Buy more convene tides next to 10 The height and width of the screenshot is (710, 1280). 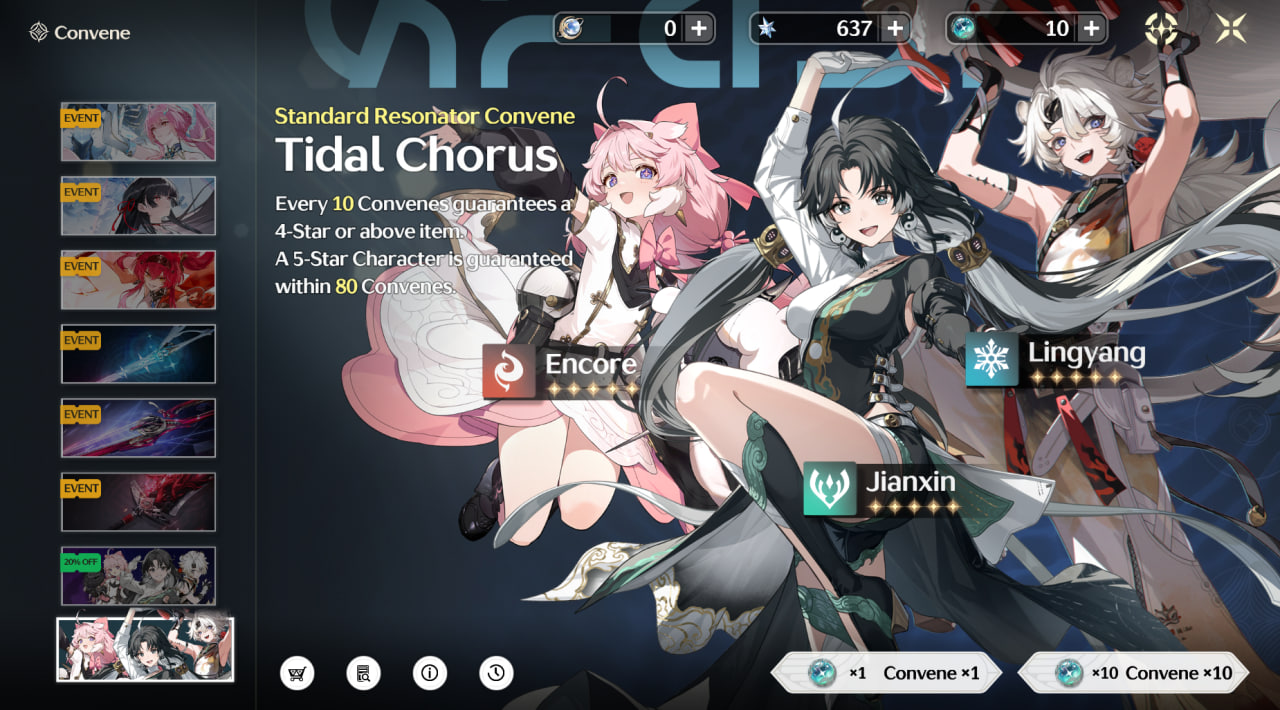click(1091, 29)
